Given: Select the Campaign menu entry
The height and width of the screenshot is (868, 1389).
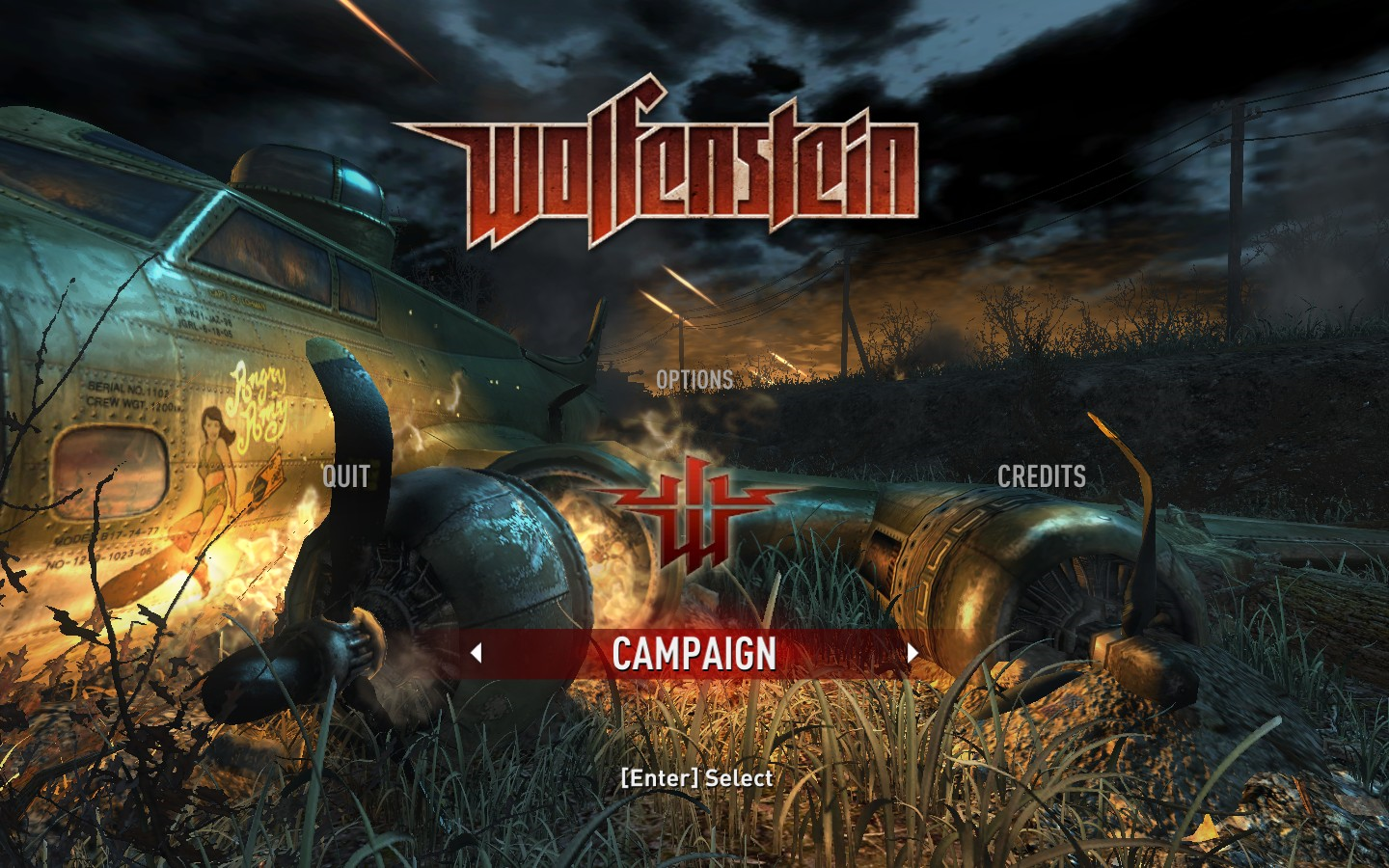Looking at the screenshot, I should 694,654.
